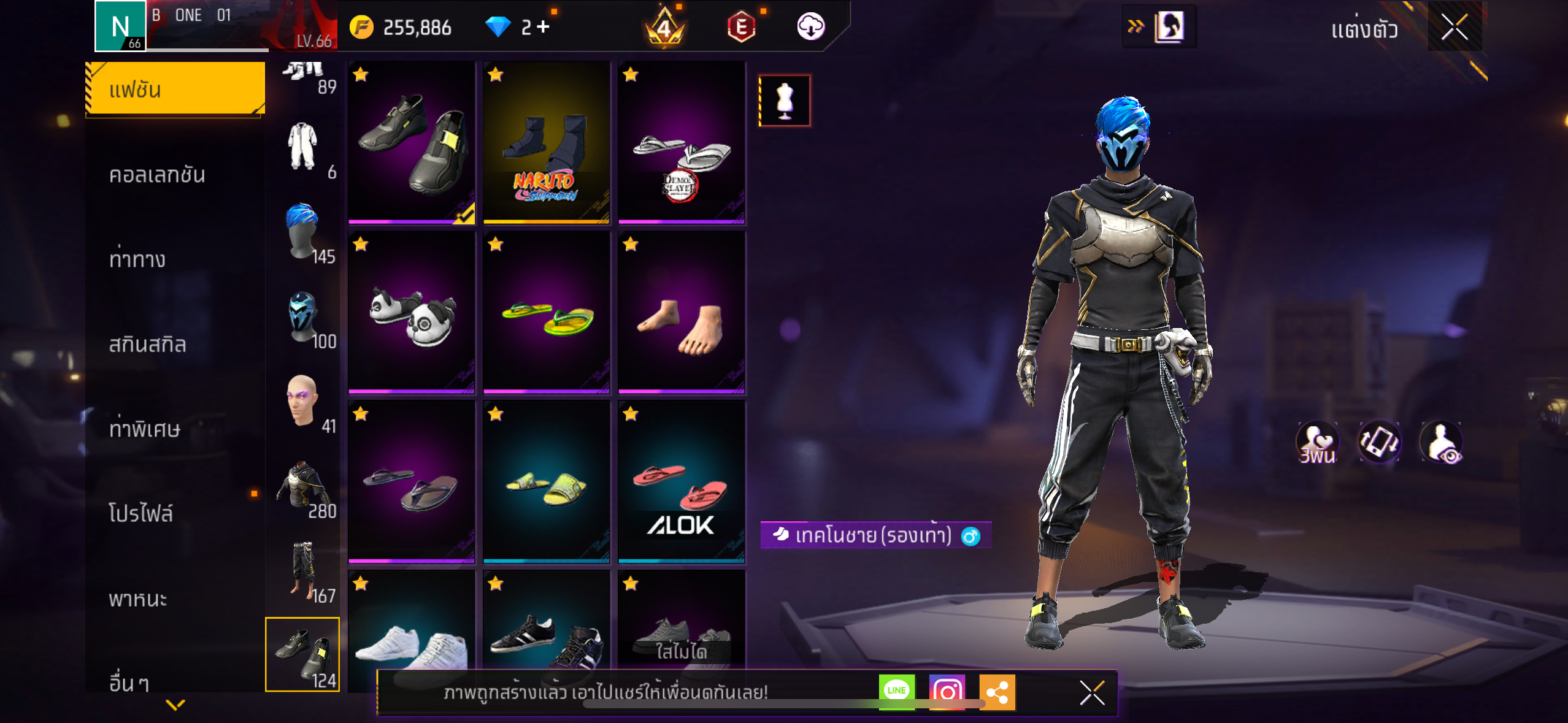Choose the Naruto Shippuden shoes
The width and height of the screenshot is (1568, 723).
coord(546,142)
